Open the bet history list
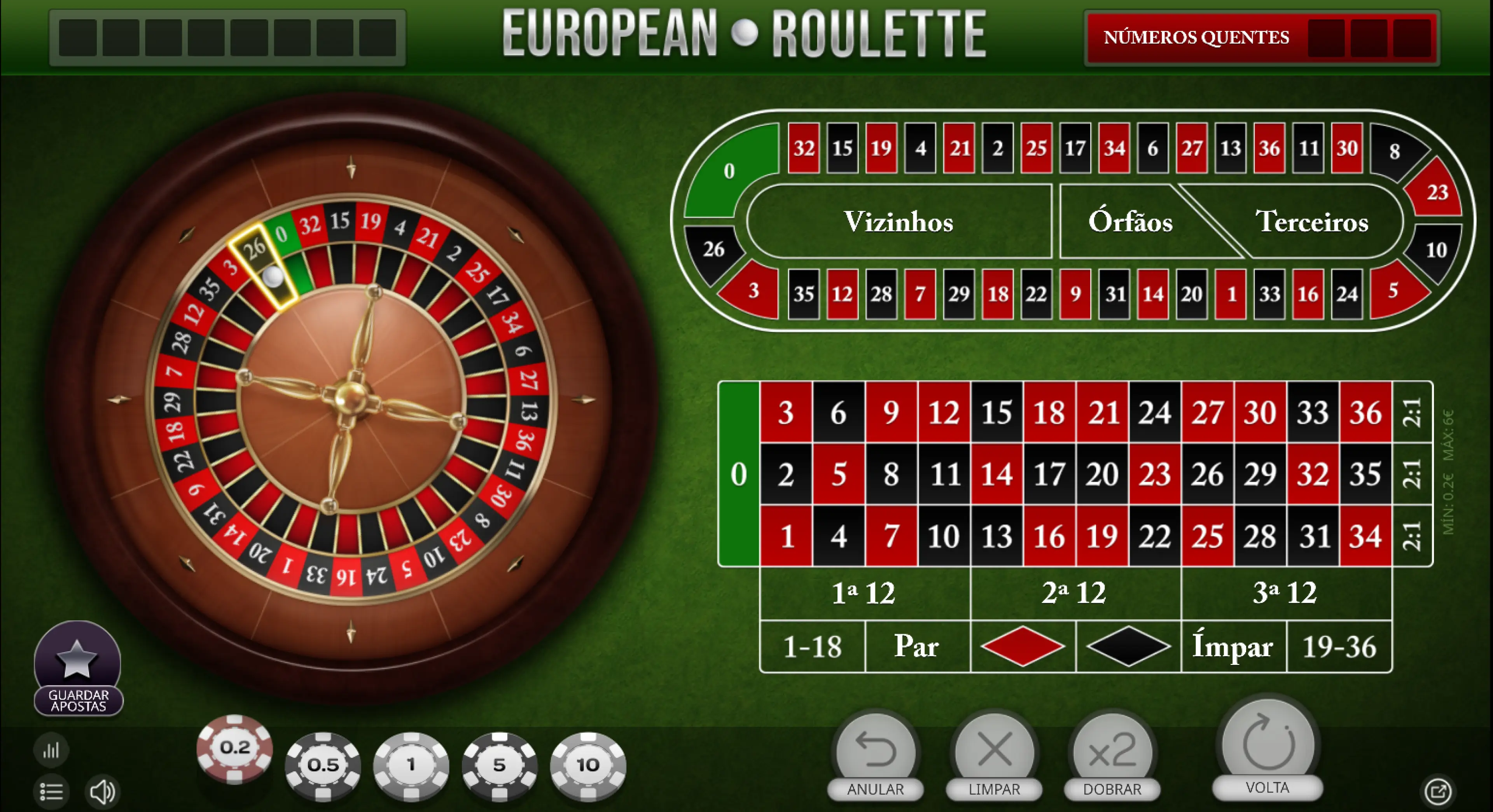 [51, 792]
